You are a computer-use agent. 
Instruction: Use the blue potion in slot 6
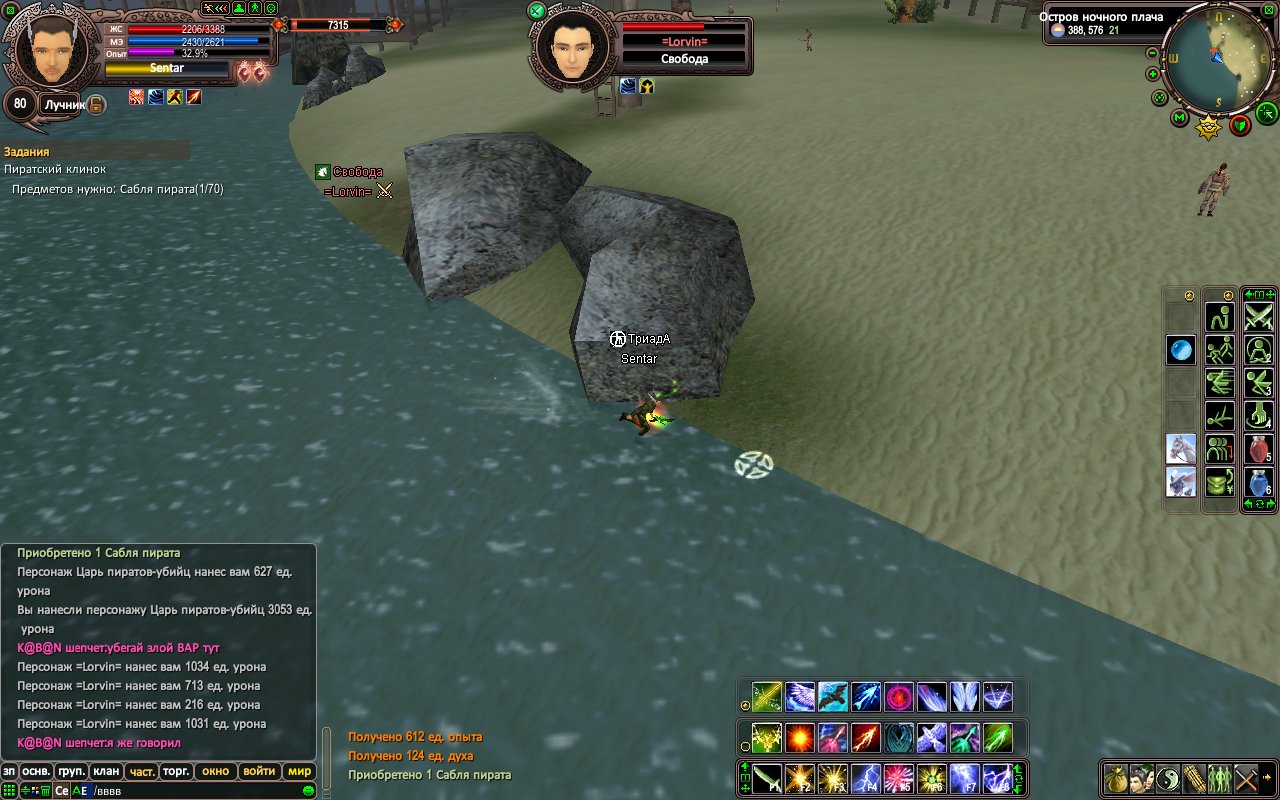click(1258, 481)
